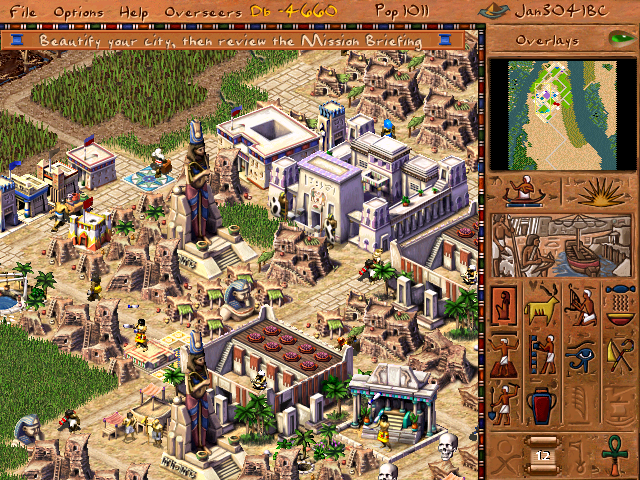Choose the bricklayer industry build button

point(543,353)
